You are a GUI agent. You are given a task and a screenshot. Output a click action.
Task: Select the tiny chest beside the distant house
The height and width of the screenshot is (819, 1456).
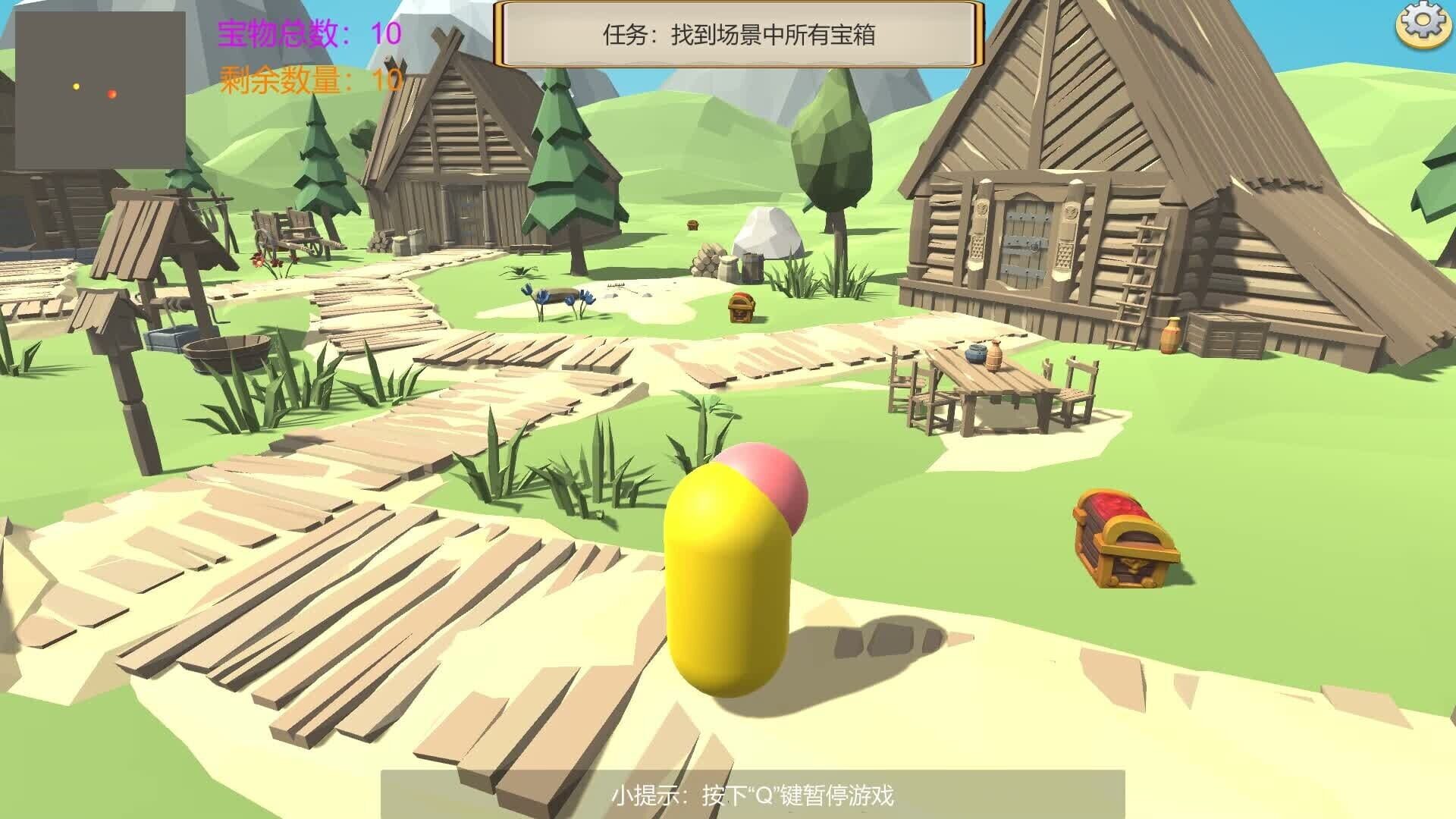pyautogui.click(x=695, y=225)
